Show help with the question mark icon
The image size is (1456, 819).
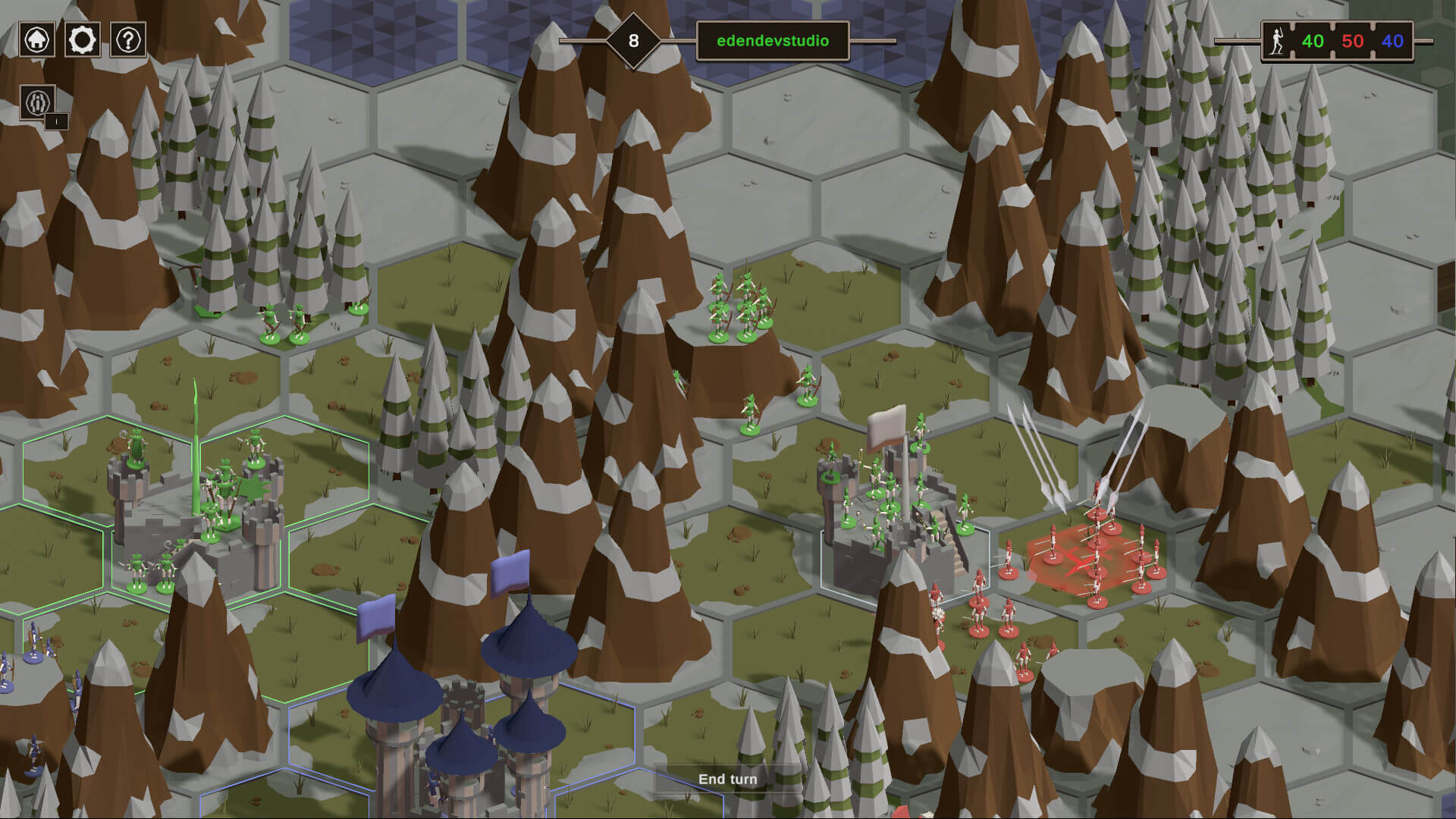(128, 39)
